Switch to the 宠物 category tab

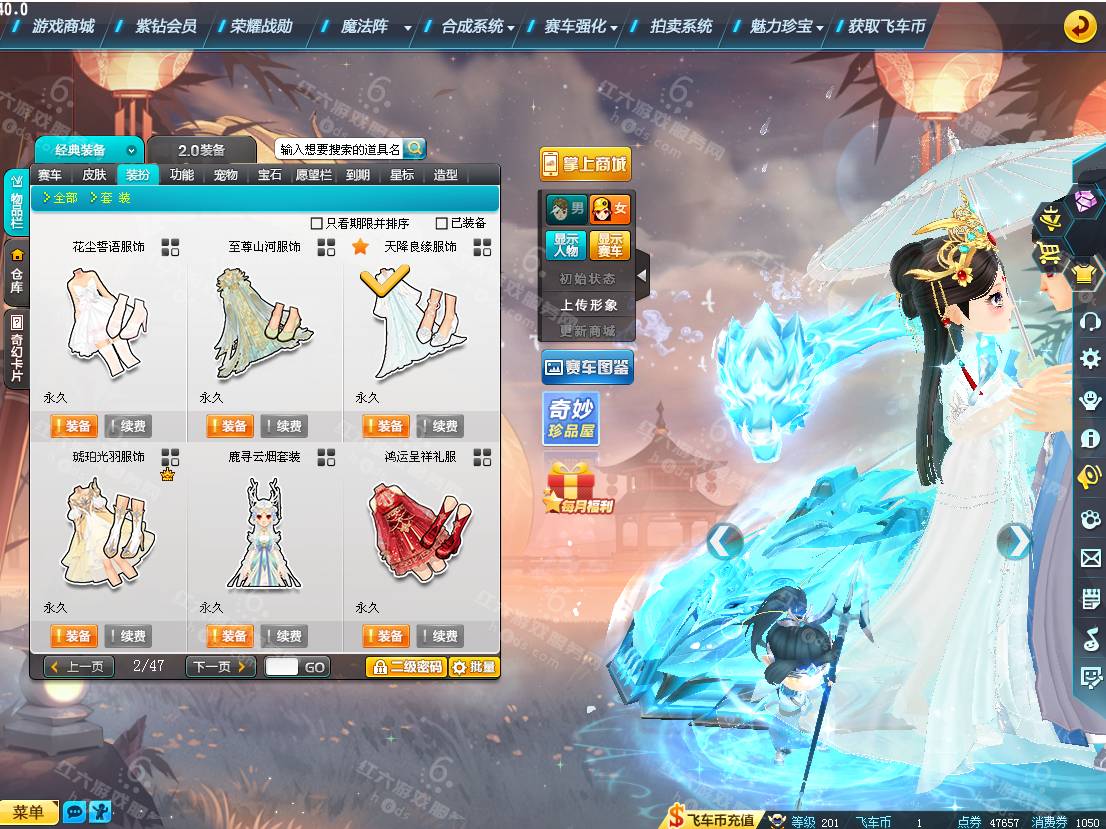coord(226,175)
